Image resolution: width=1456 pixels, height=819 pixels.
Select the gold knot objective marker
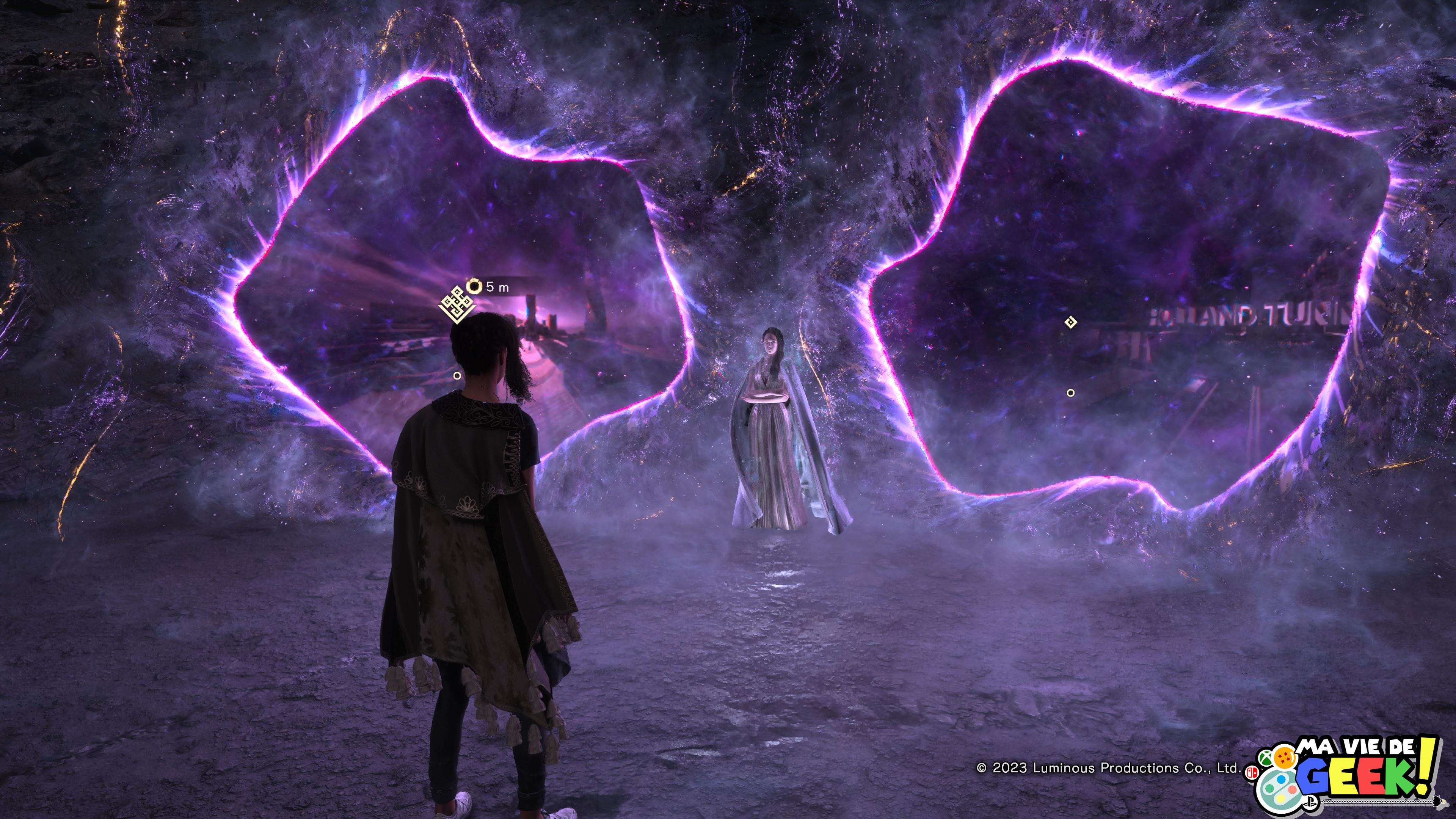coord(456,304)
